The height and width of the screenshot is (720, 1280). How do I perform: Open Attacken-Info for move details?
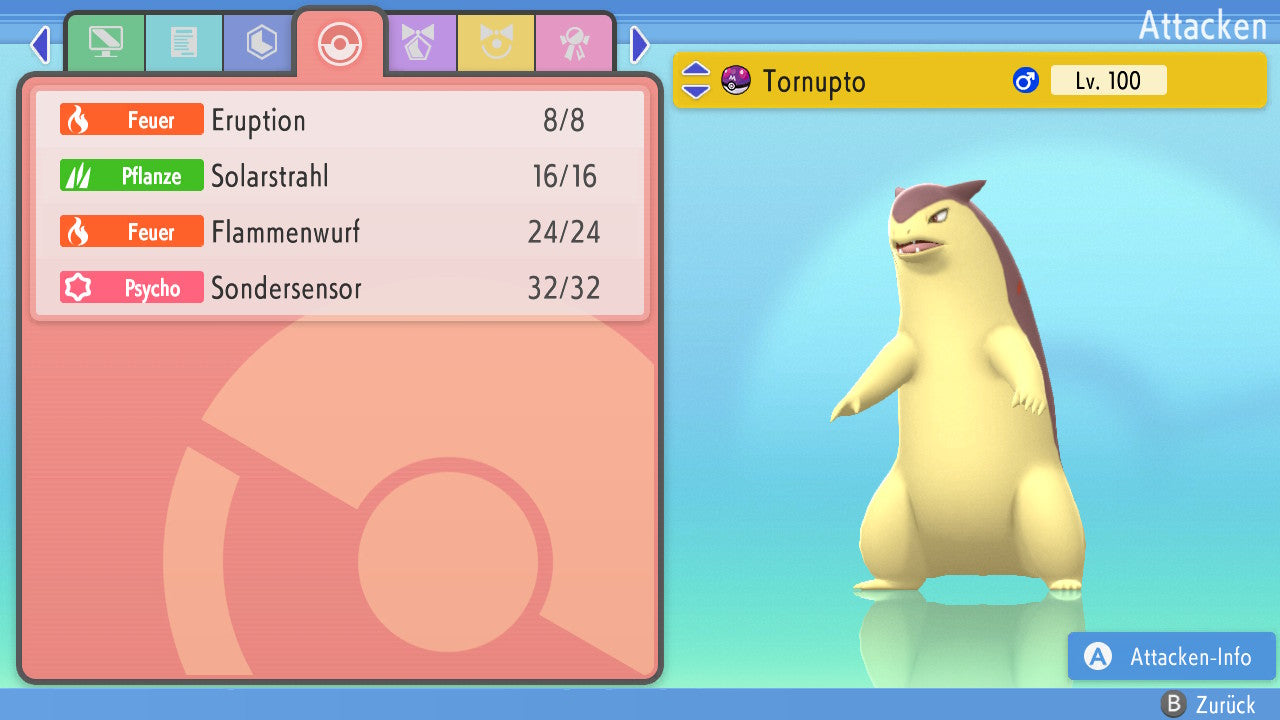(1172, 657)
